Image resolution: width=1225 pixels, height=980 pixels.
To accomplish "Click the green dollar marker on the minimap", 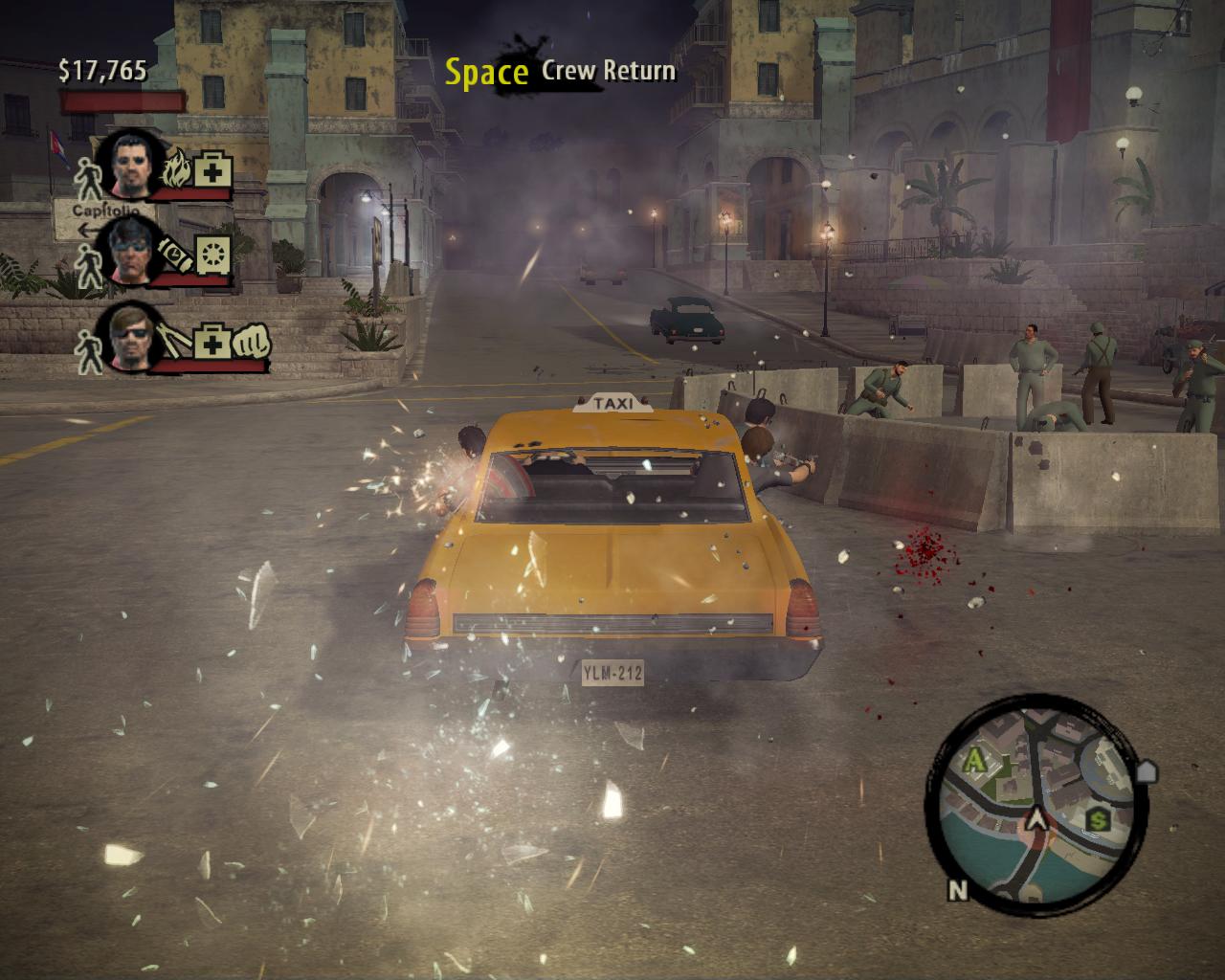I will tap(1098, 818).
